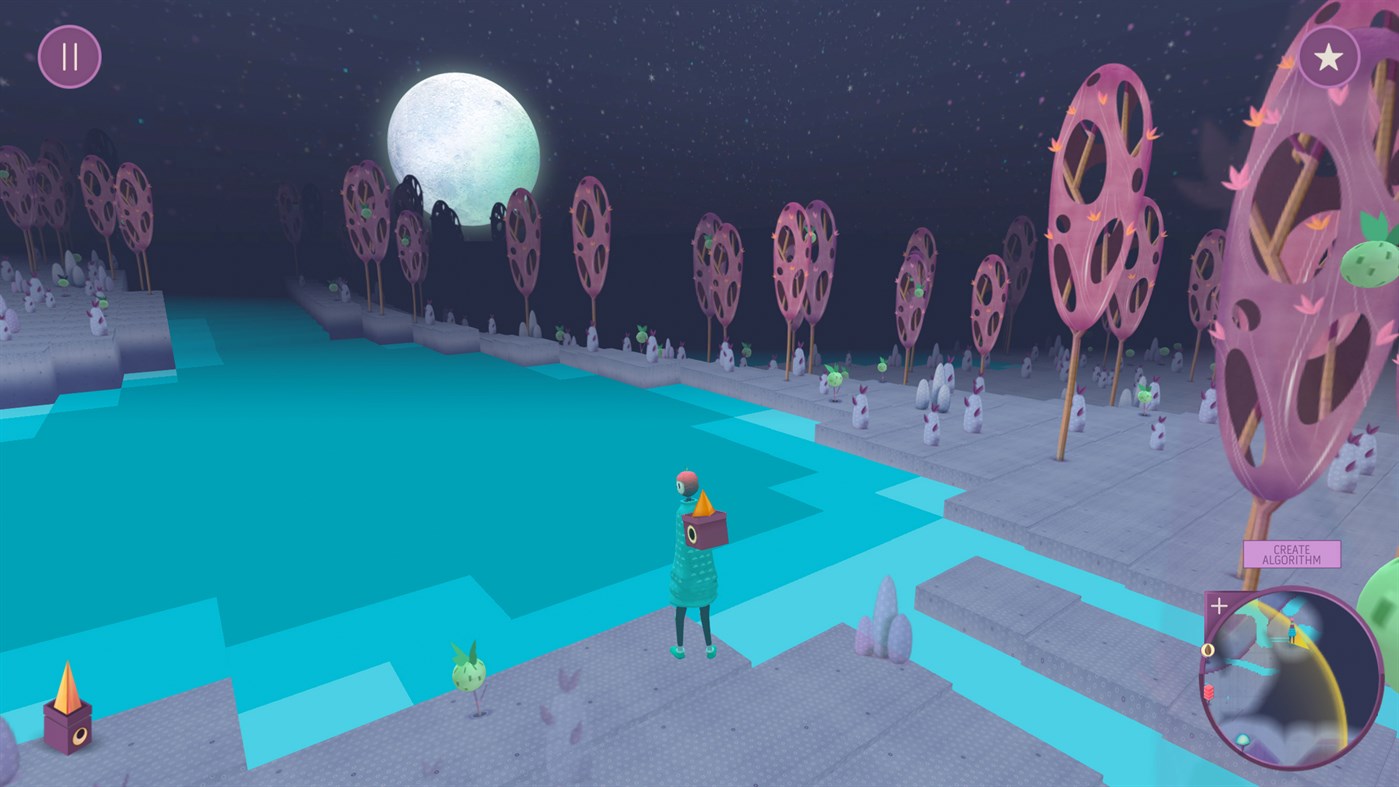This screenshot has width=1399, height=787.
Task: Click the pause icon in the top left
Action: [68, 55]
